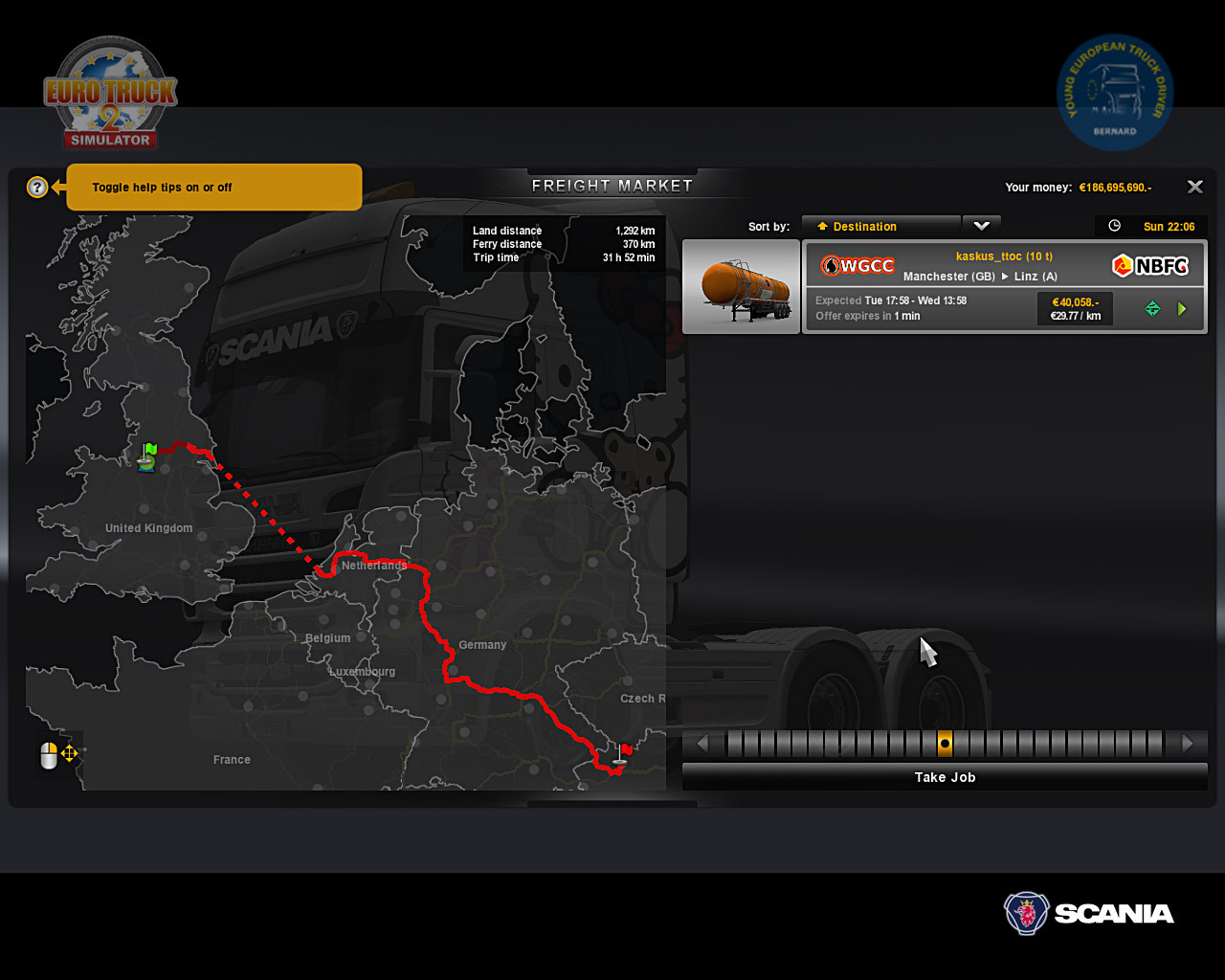The height and width of the screenshot is (980, 1225).
Task: Open the Freight Market title tab
Action: coord(612,185)
